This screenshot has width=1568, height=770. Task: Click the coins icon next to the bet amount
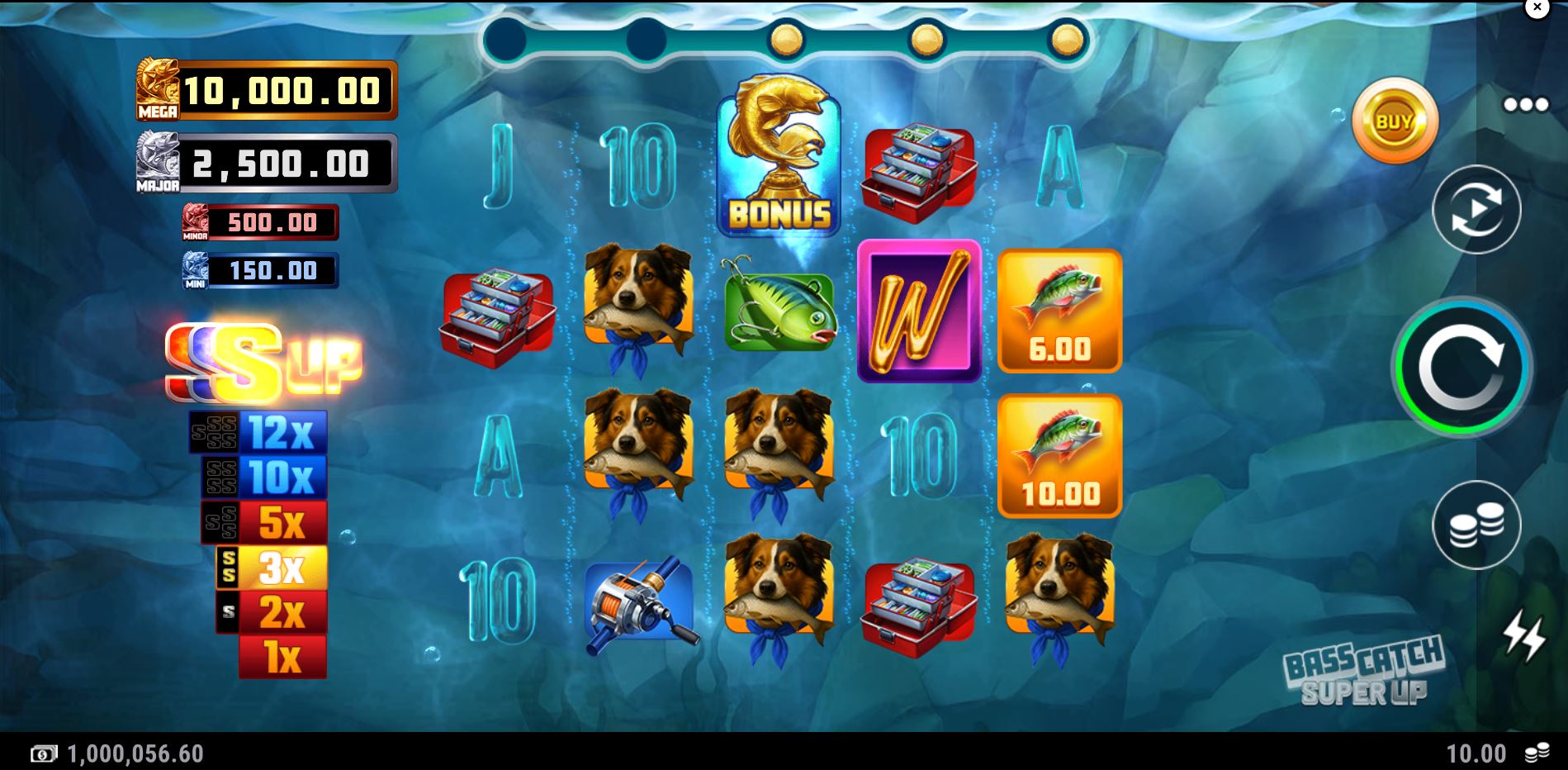coord(1539,753)
